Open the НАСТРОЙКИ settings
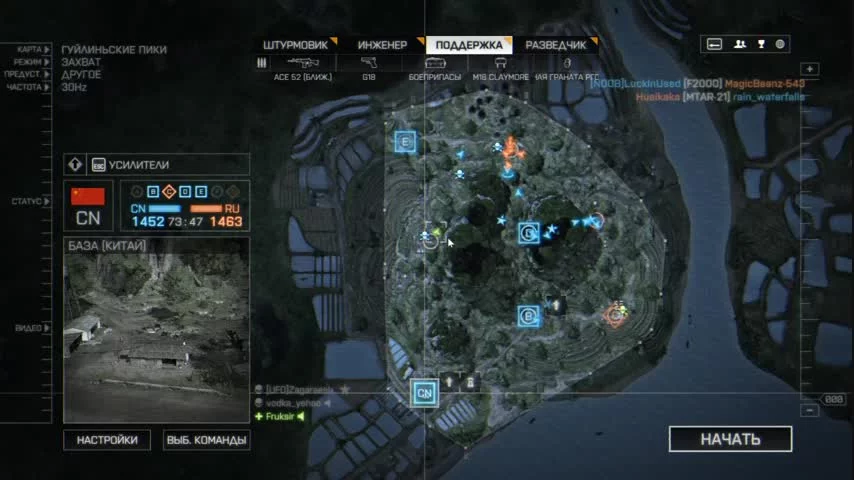 (107, 440)
